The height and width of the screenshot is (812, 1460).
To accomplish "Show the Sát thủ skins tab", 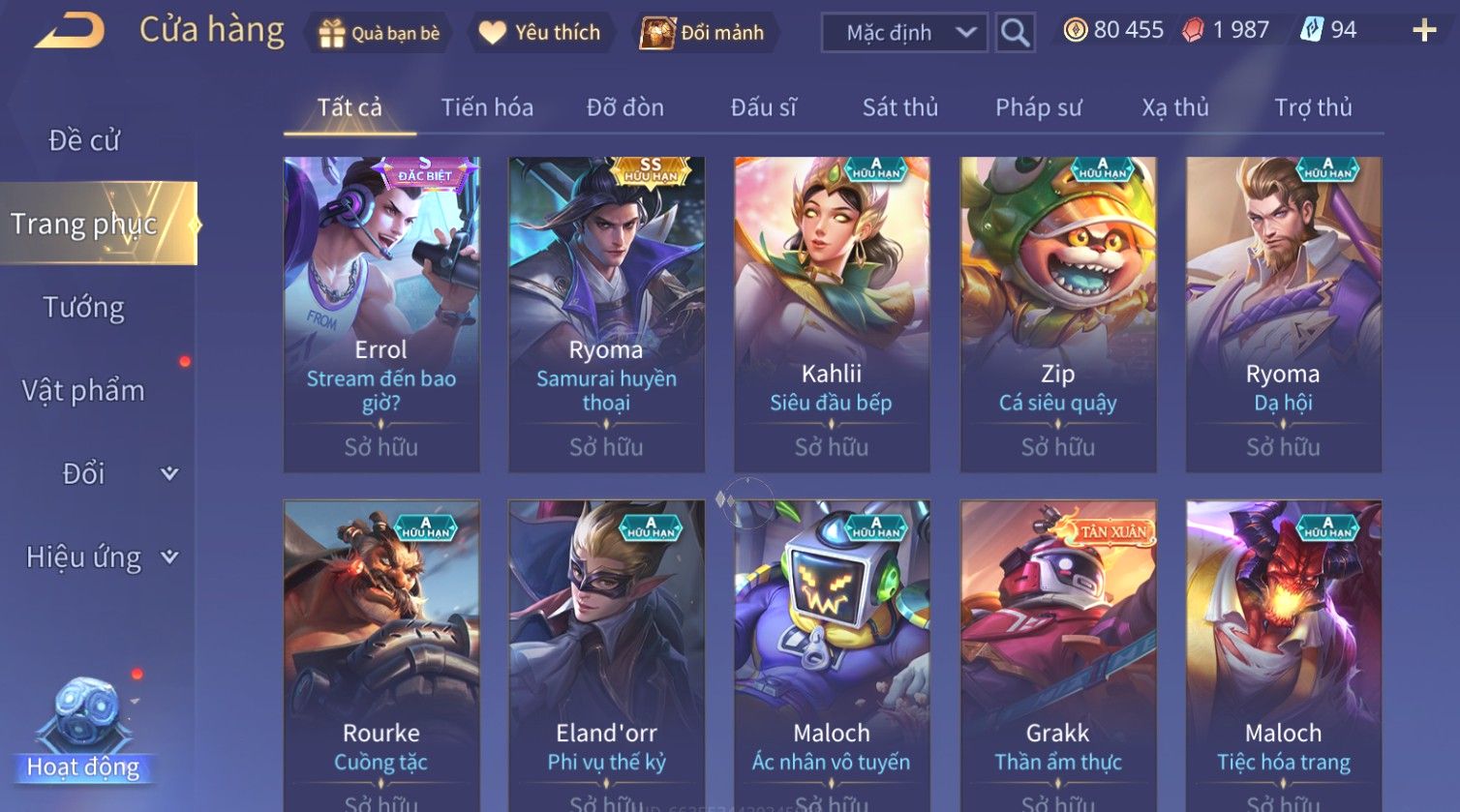I will coord(899,107).
